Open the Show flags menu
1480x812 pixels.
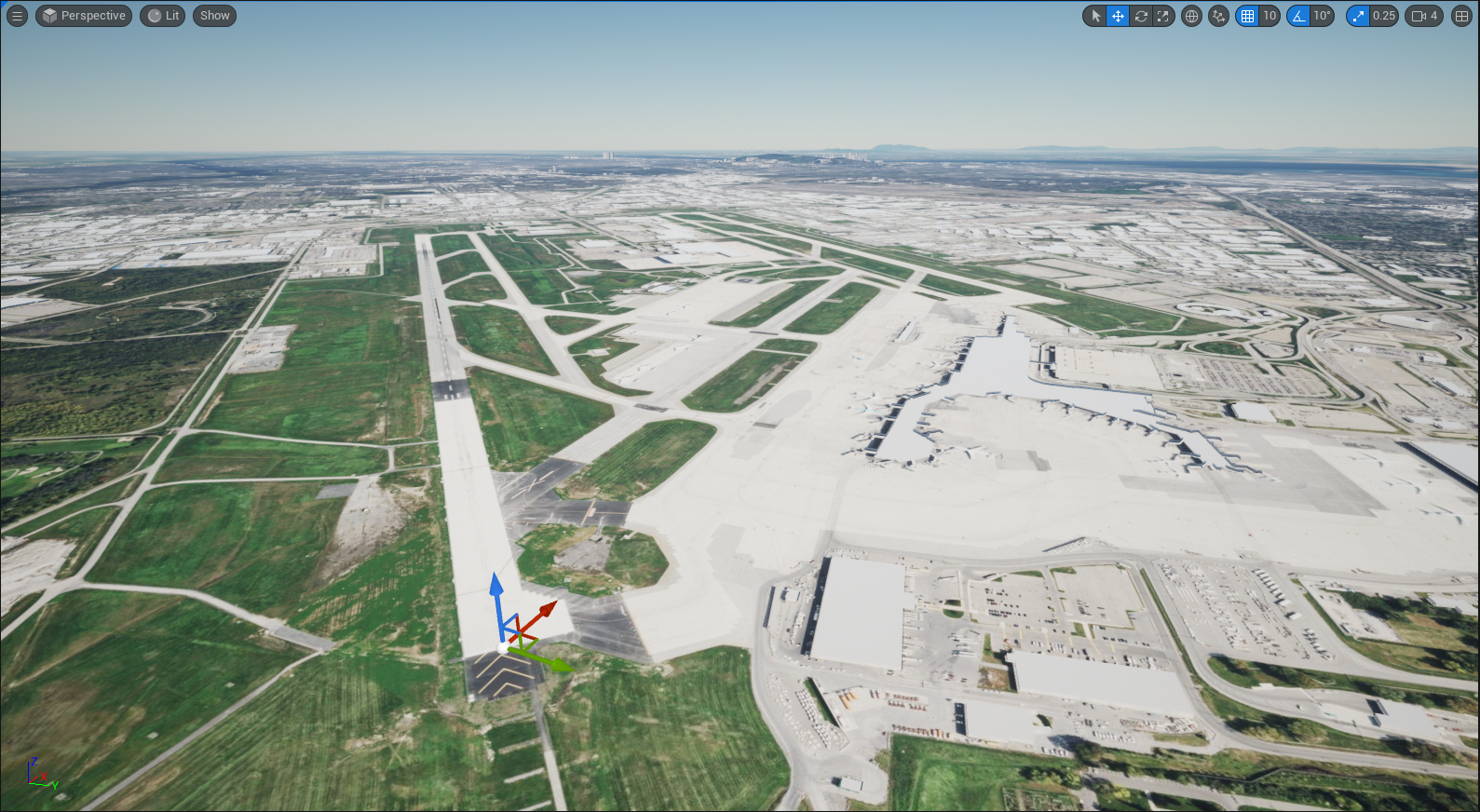coord(214,16)
